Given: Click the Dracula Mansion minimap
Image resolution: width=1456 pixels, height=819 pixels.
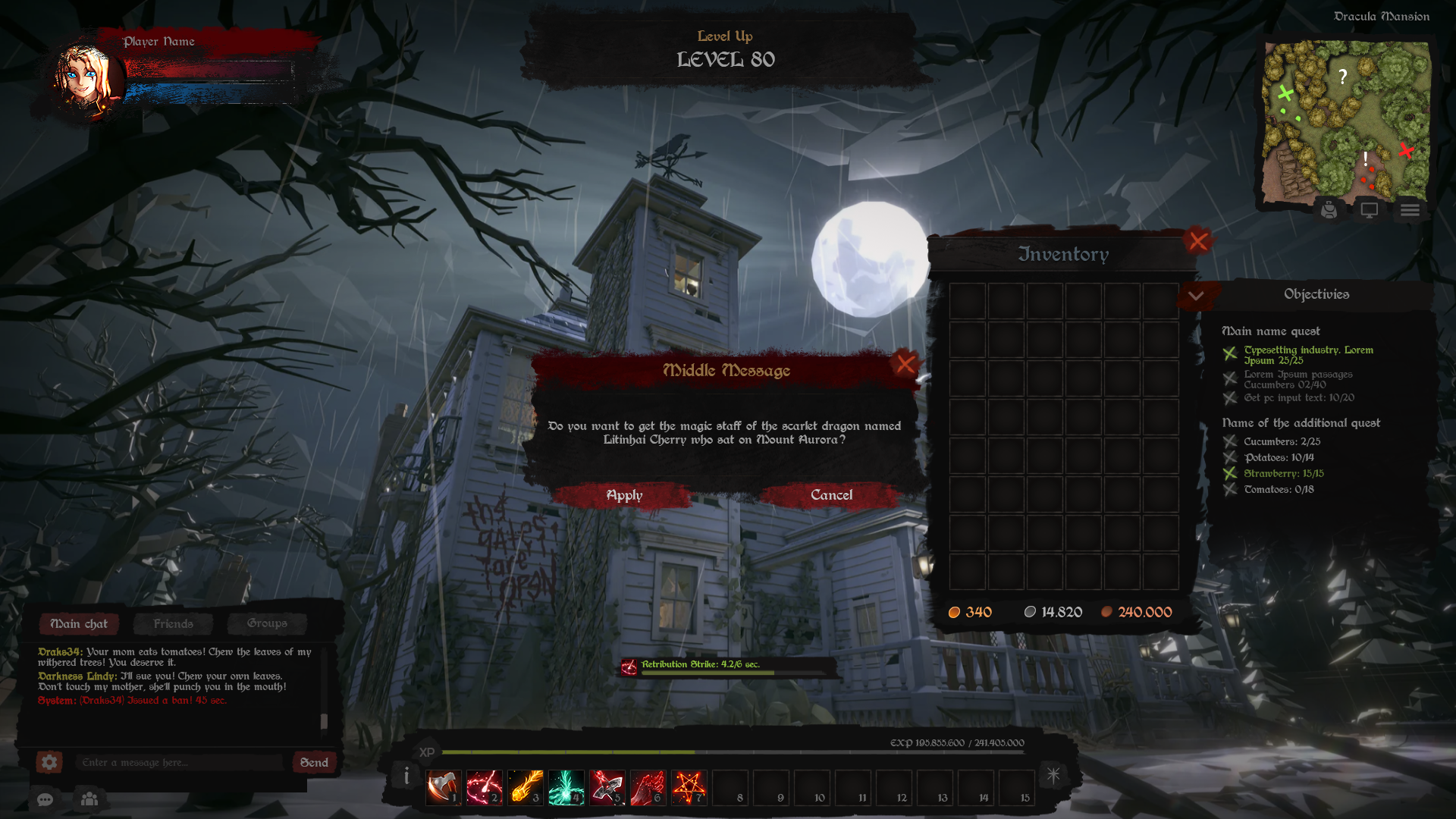Looking at the screenshot, I should point(1346,121).
